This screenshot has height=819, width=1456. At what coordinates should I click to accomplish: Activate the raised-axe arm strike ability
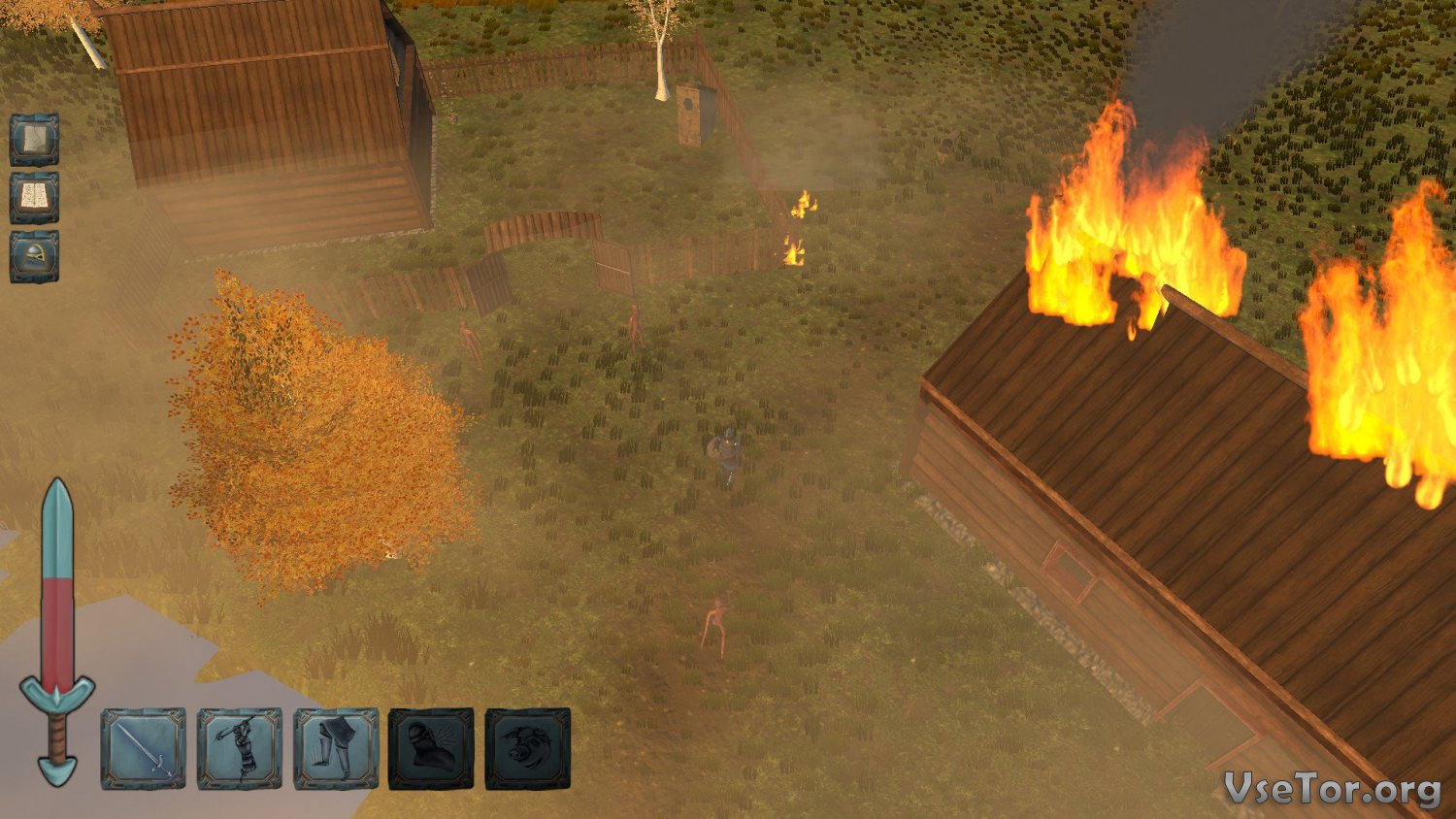(240, 748)
